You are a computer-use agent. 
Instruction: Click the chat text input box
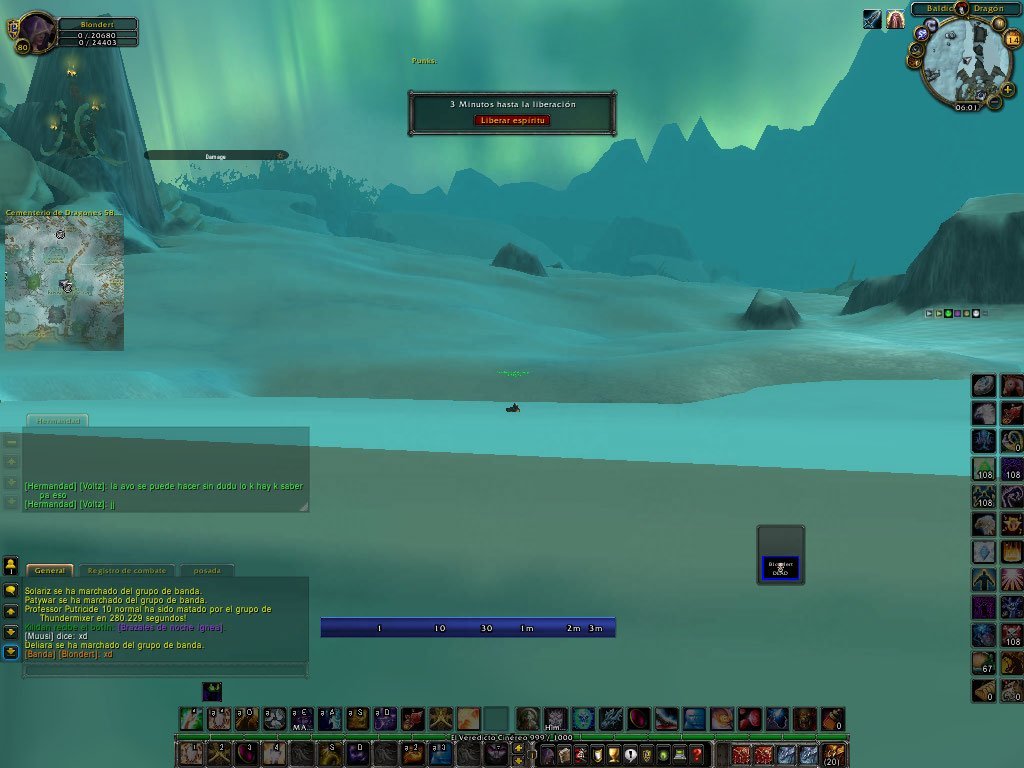click(165, 670)
